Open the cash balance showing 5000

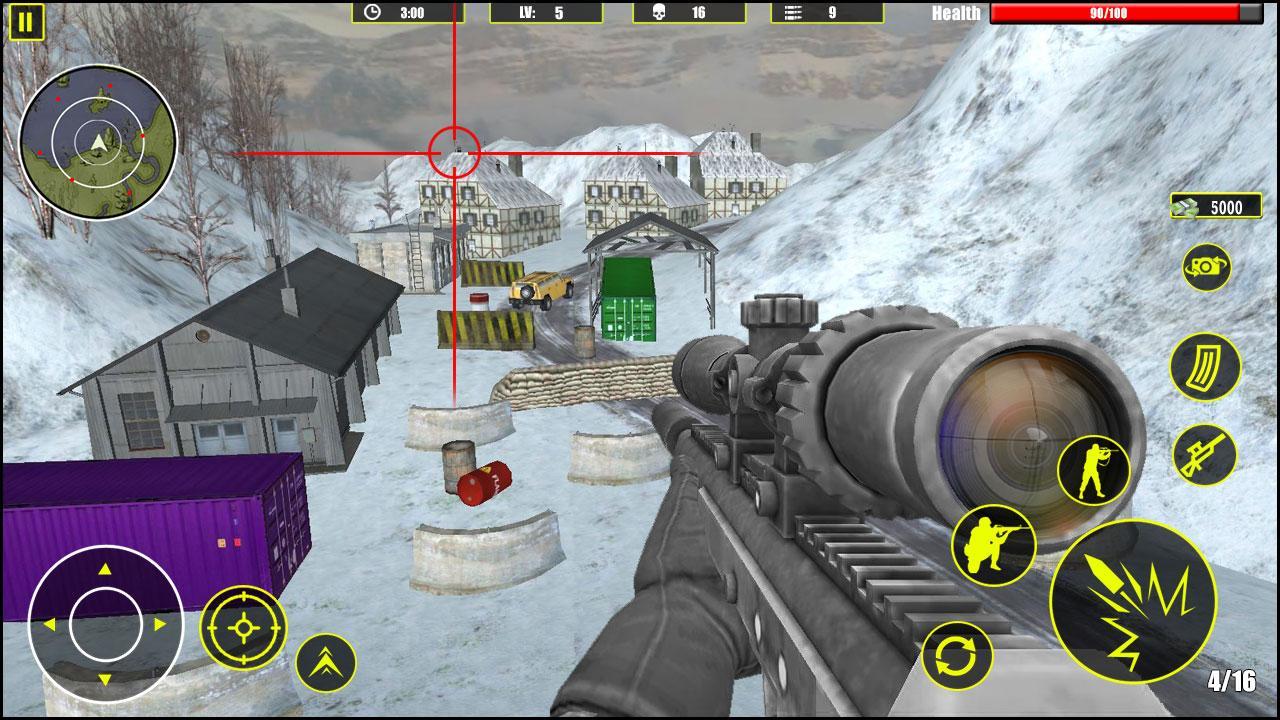(x=1215, y=207)
